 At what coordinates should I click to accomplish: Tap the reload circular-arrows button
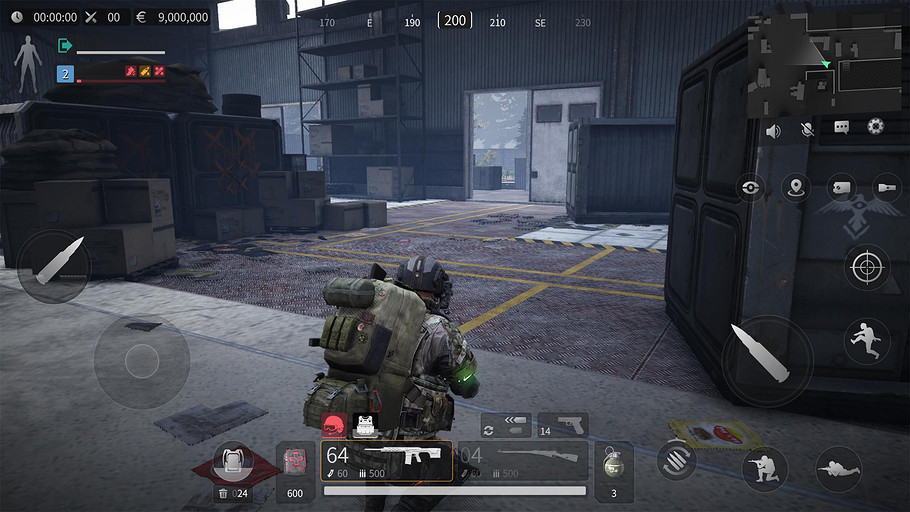677,459
